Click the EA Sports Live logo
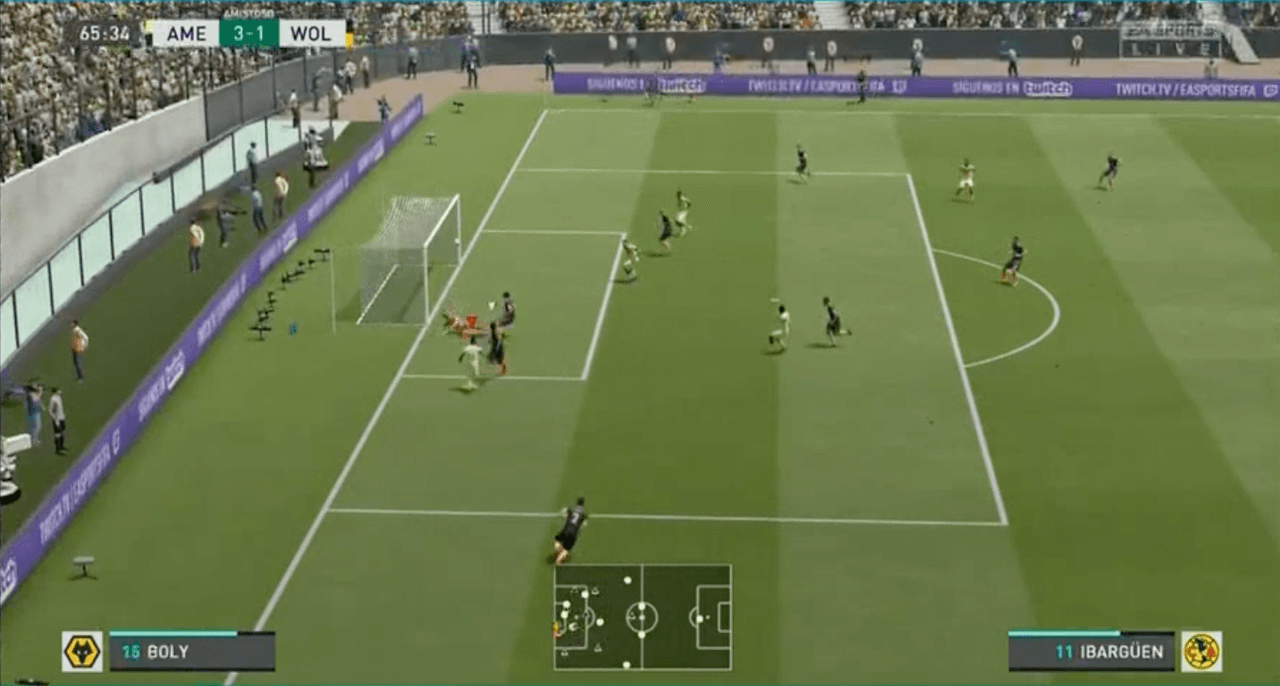1280x686 pixels. pyautogui.click(x=1170, y=40)
